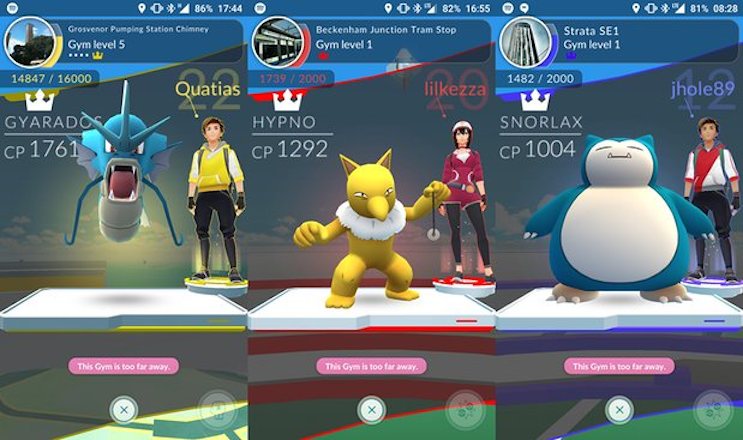
Task: Tap the greyed battle button under lilkezza
Action: [465, 410]
